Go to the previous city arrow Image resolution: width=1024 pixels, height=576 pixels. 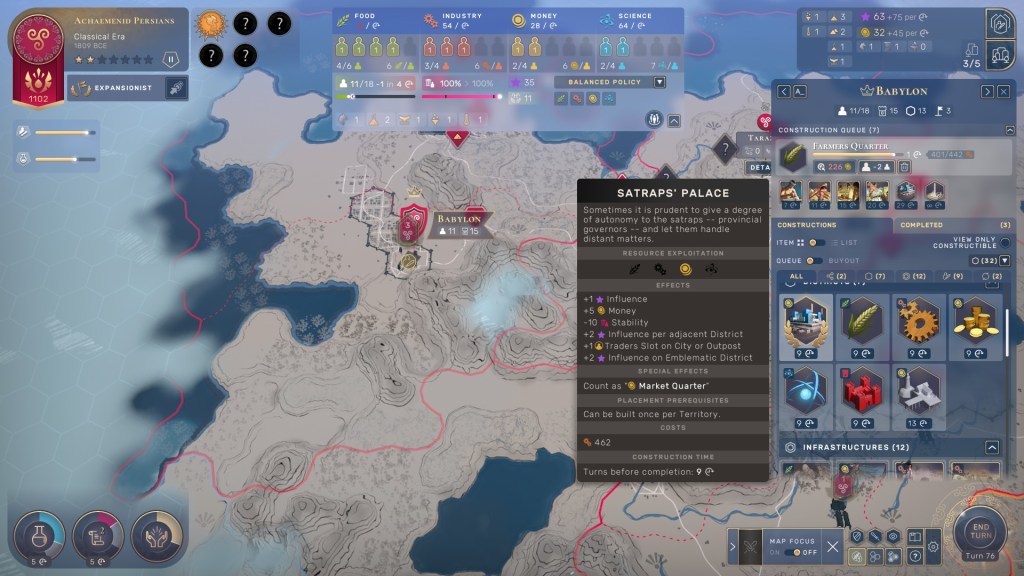[x=784, y=91]
